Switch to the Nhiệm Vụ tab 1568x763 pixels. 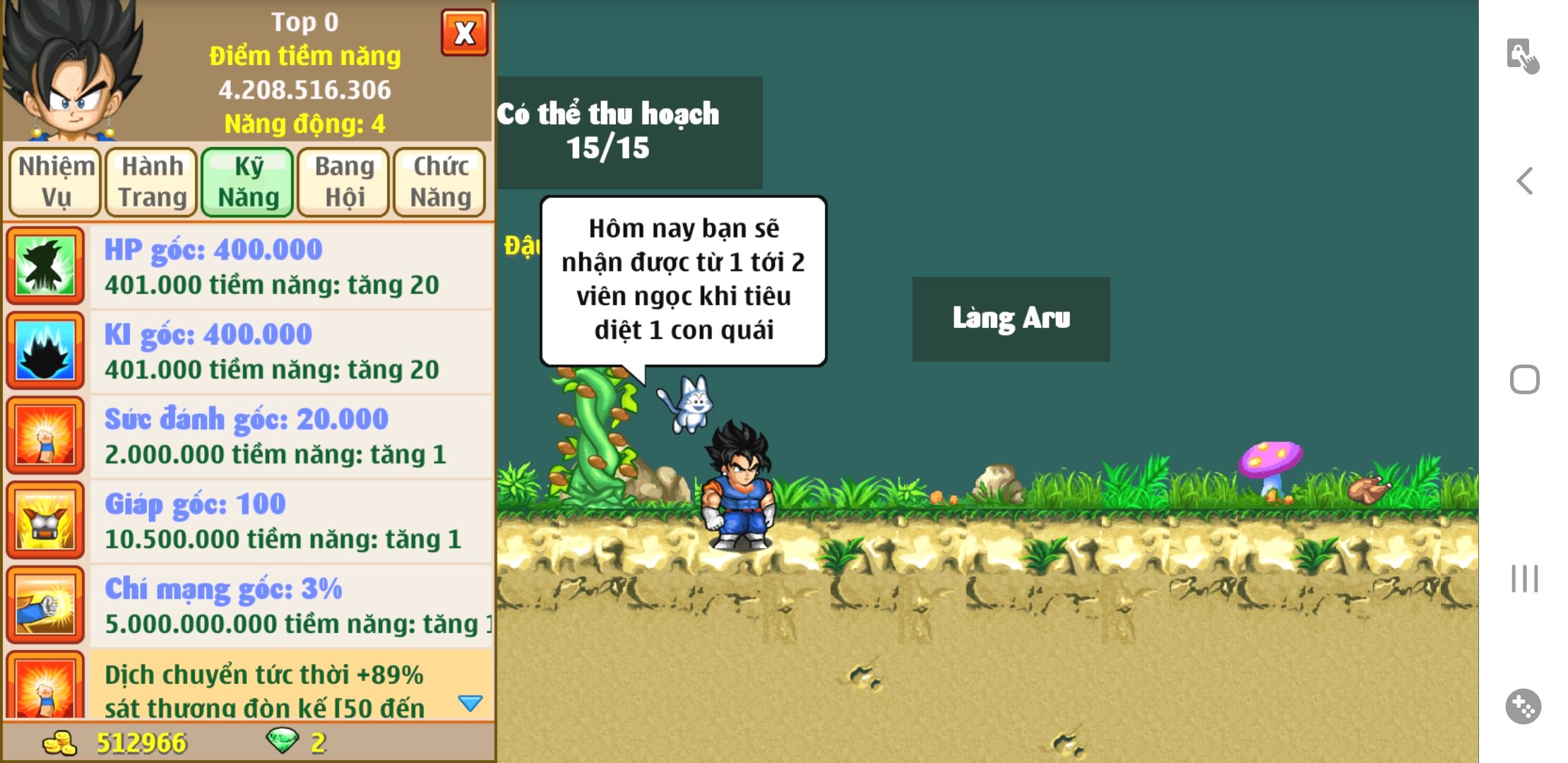tap(56, 182)
